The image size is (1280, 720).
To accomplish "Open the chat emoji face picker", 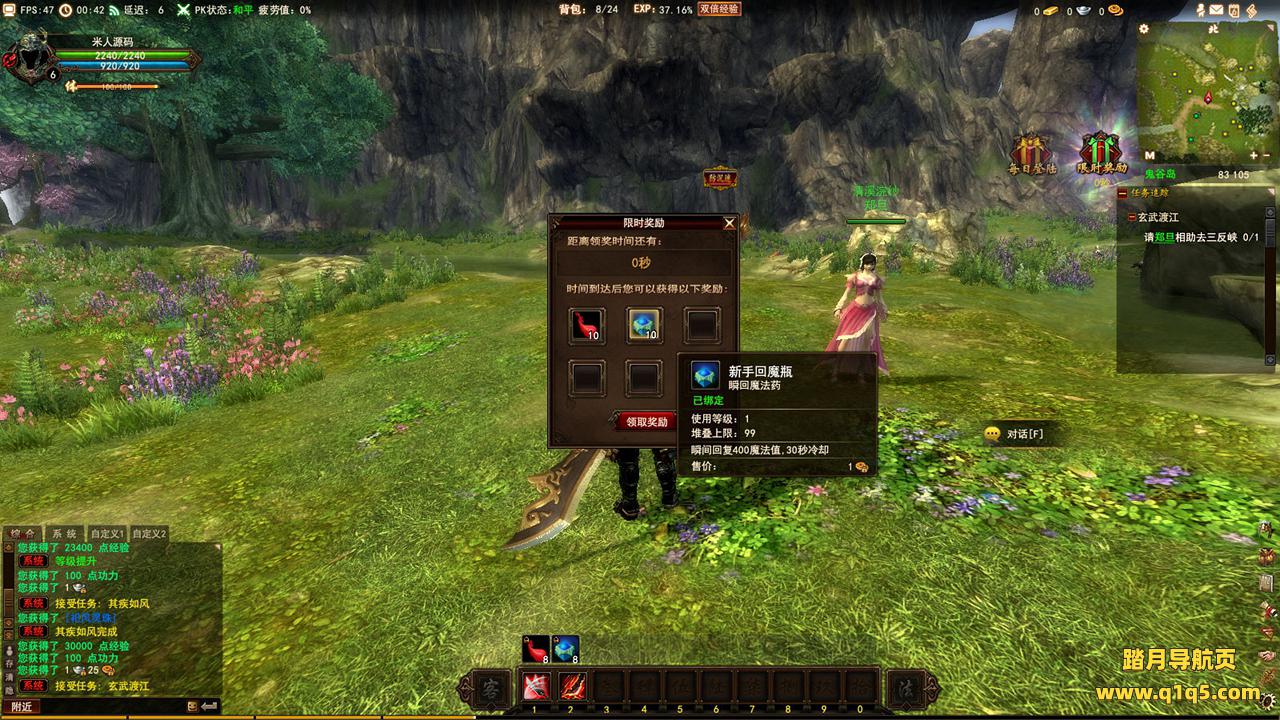I will pos(193,706).
